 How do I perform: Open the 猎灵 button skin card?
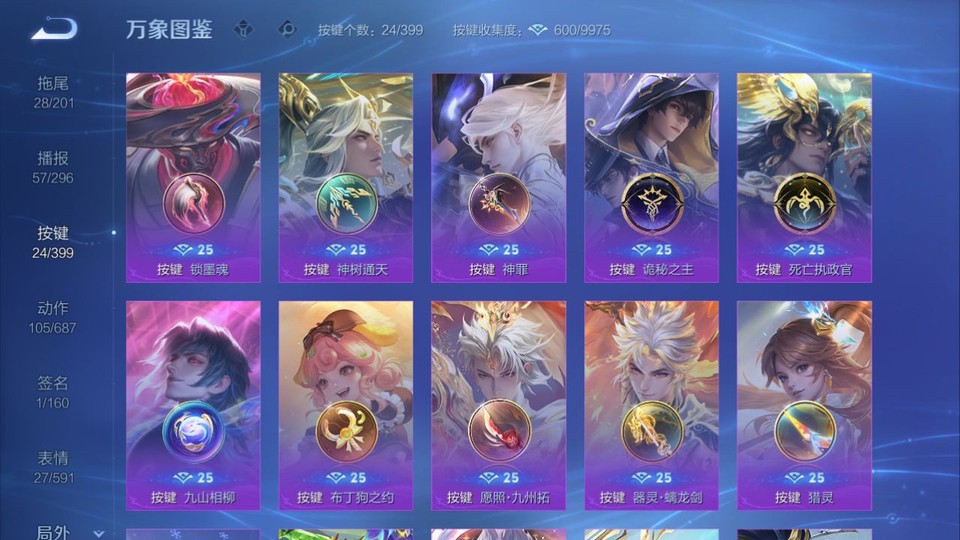[804, 406]
